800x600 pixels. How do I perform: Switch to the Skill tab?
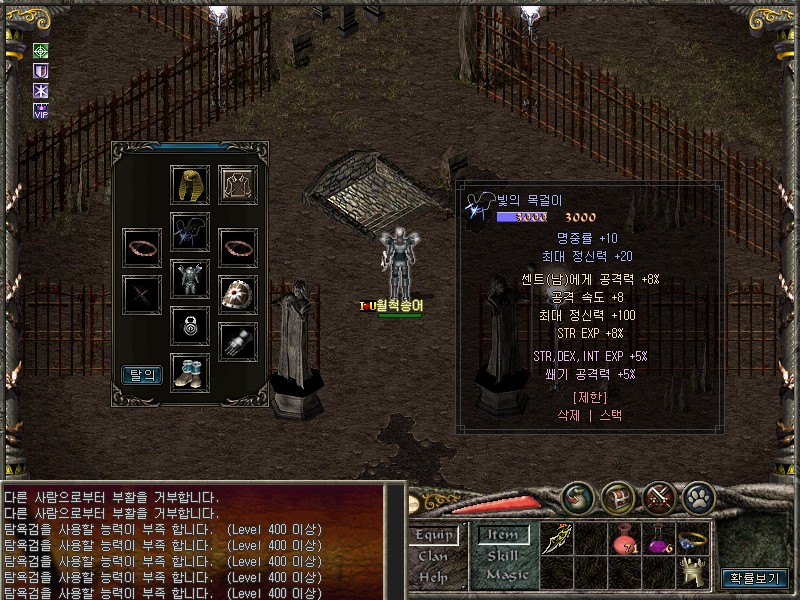click(503, 556)
